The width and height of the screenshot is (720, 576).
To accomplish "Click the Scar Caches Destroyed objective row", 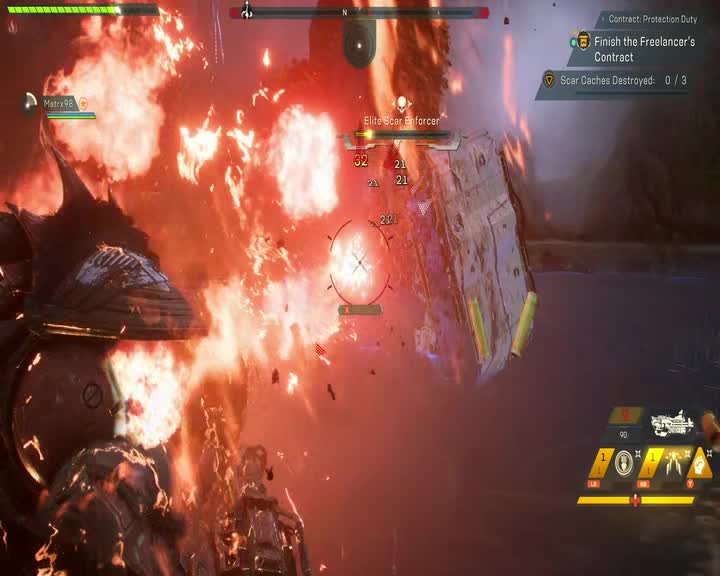I will (x=620, y=80).
